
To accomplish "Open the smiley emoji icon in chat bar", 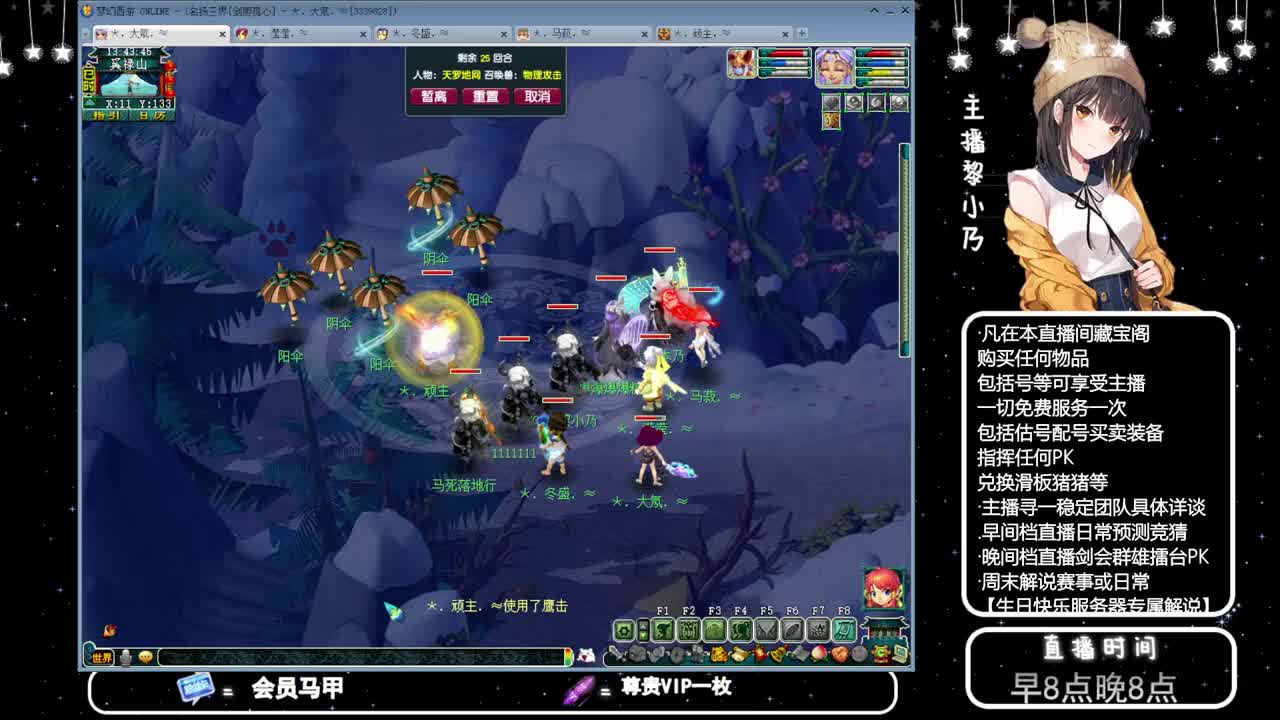I will pos(146,657).
